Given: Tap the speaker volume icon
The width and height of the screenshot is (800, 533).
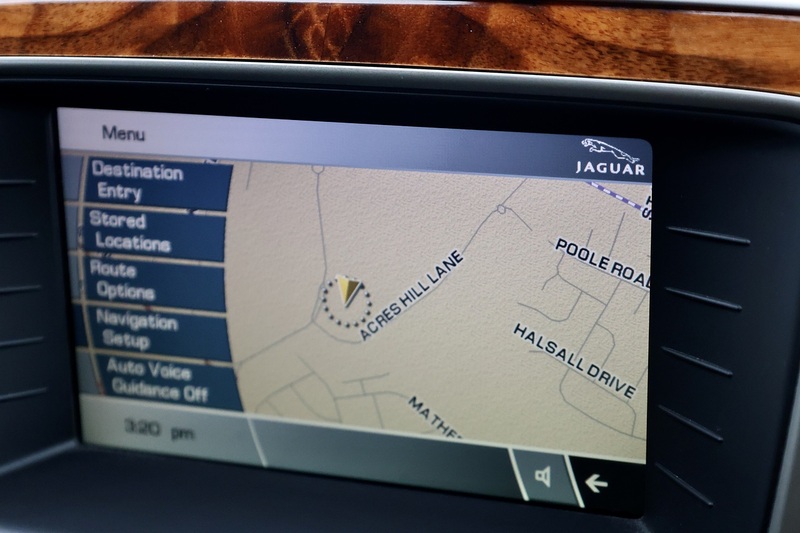Looking at the screenshot, I should [543, 476].
